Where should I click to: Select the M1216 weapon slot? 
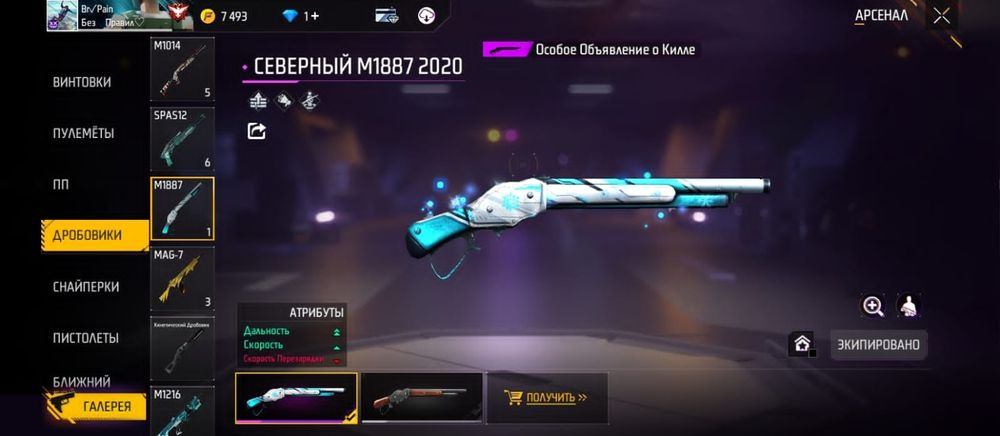pos(182,410)
